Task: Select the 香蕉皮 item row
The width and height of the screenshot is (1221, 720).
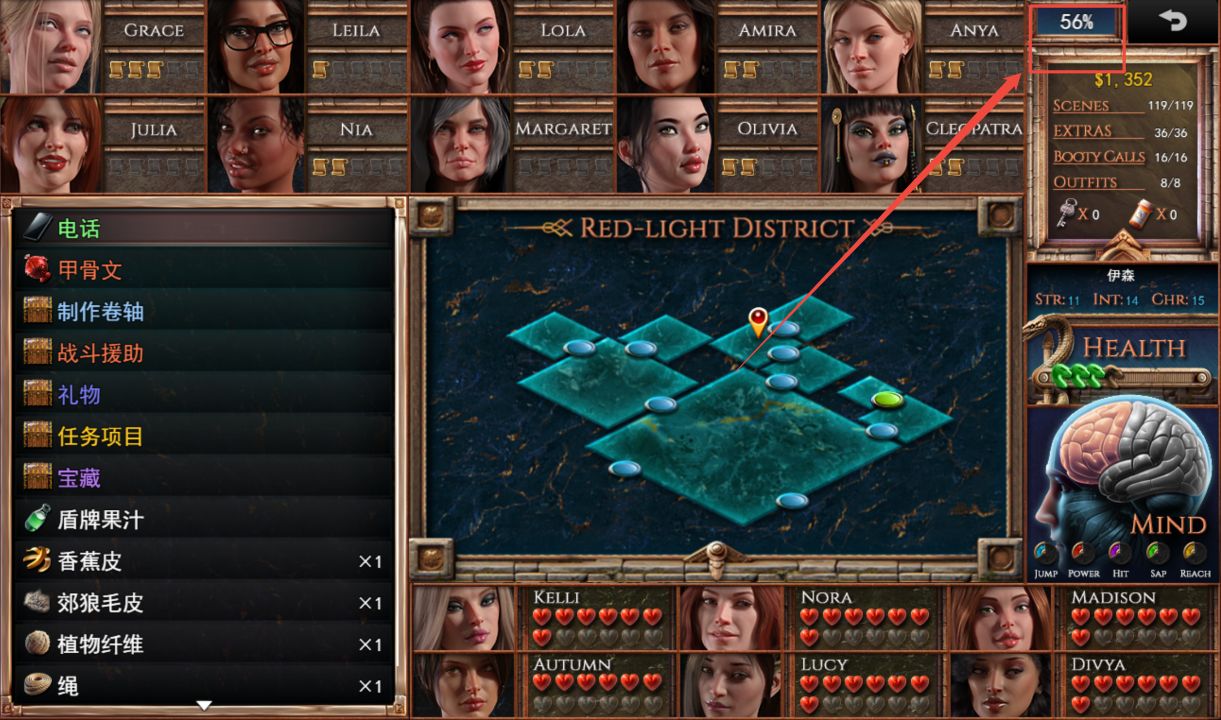Action: 200,562
